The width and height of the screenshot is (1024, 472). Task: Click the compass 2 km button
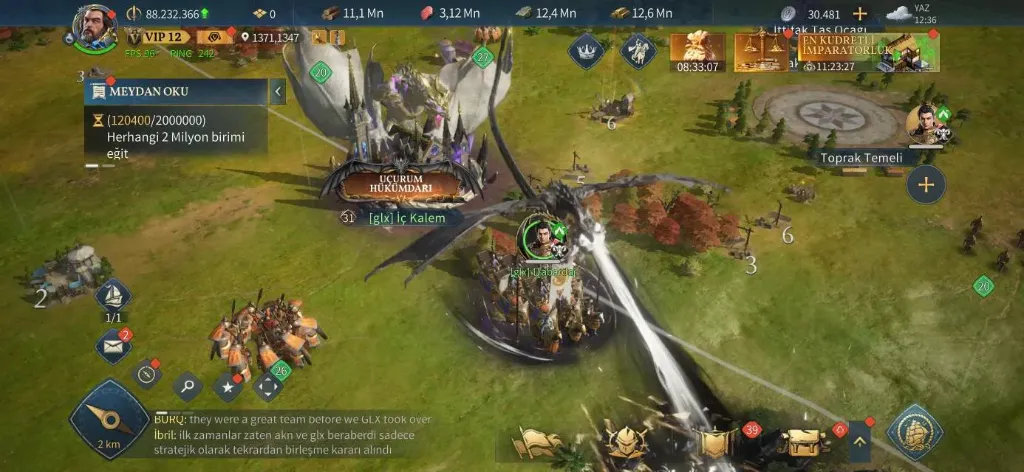pos(108,420)
